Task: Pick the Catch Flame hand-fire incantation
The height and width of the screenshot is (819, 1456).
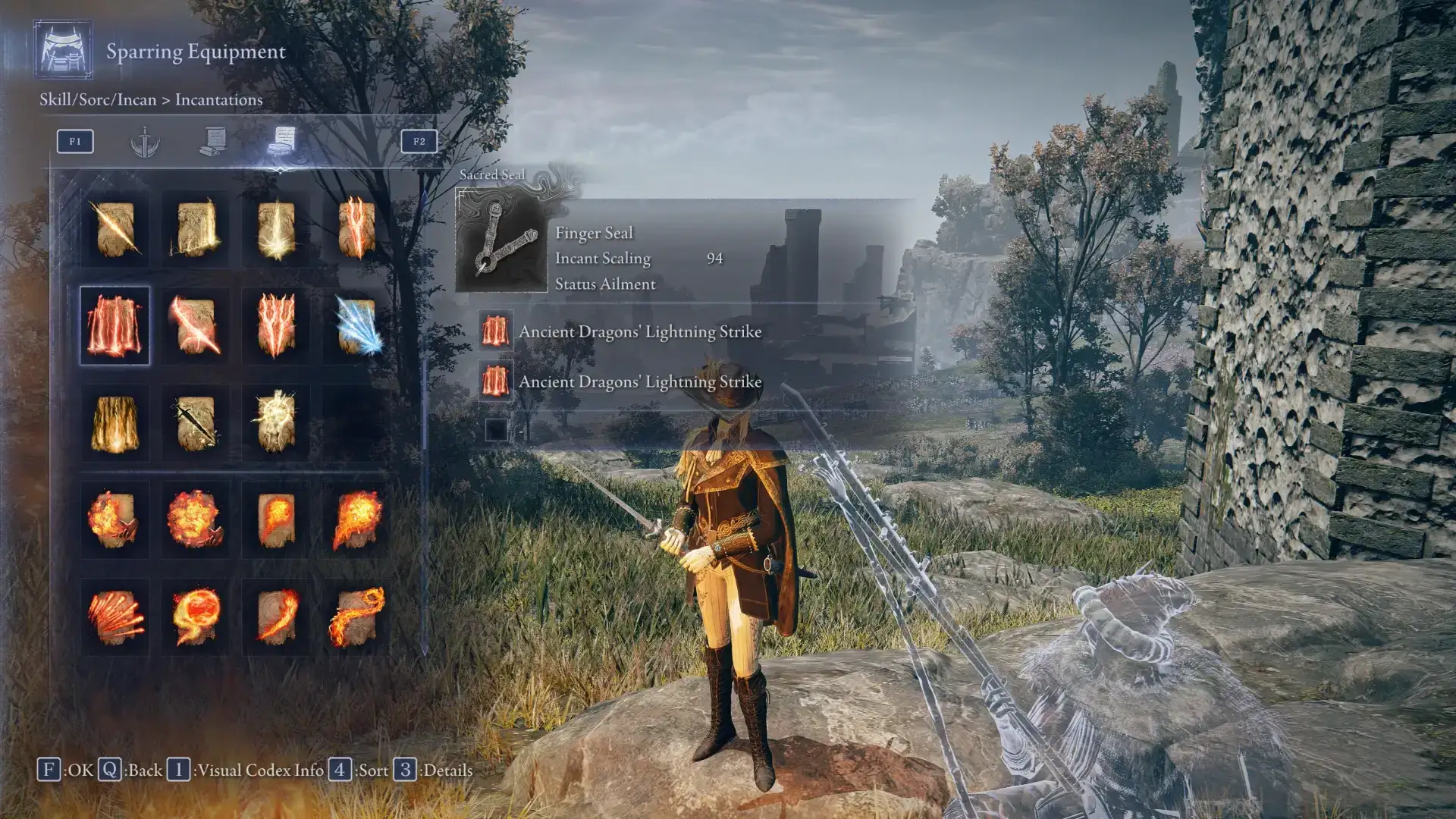Action: [115, 520]
